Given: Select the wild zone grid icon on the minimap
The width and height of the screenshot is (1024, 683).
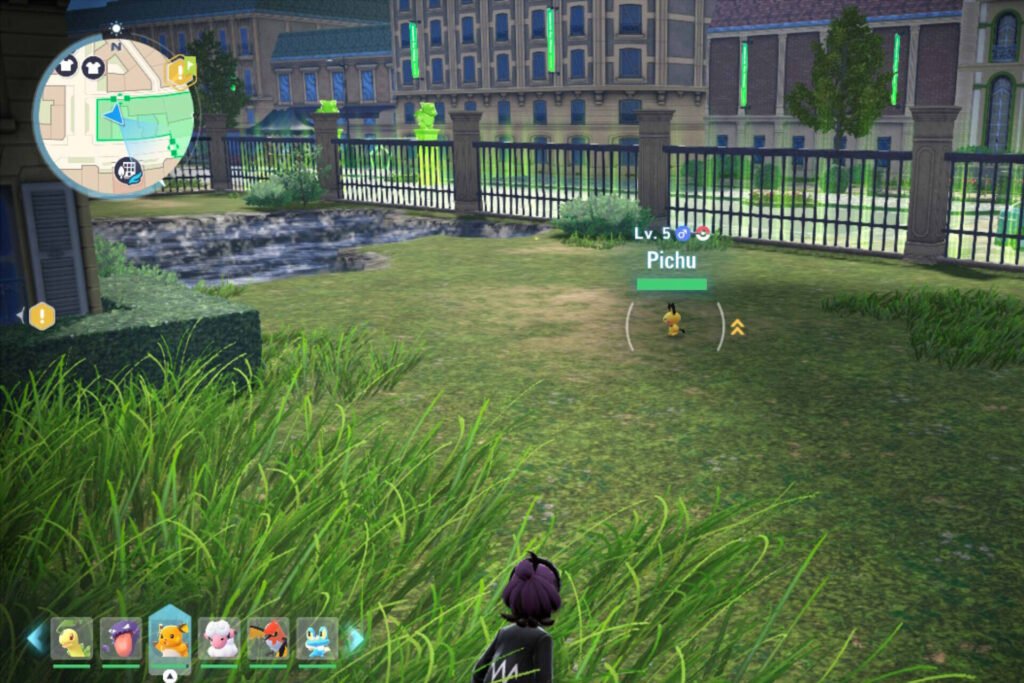Looking at the screenshot, I should click(128, 170).
